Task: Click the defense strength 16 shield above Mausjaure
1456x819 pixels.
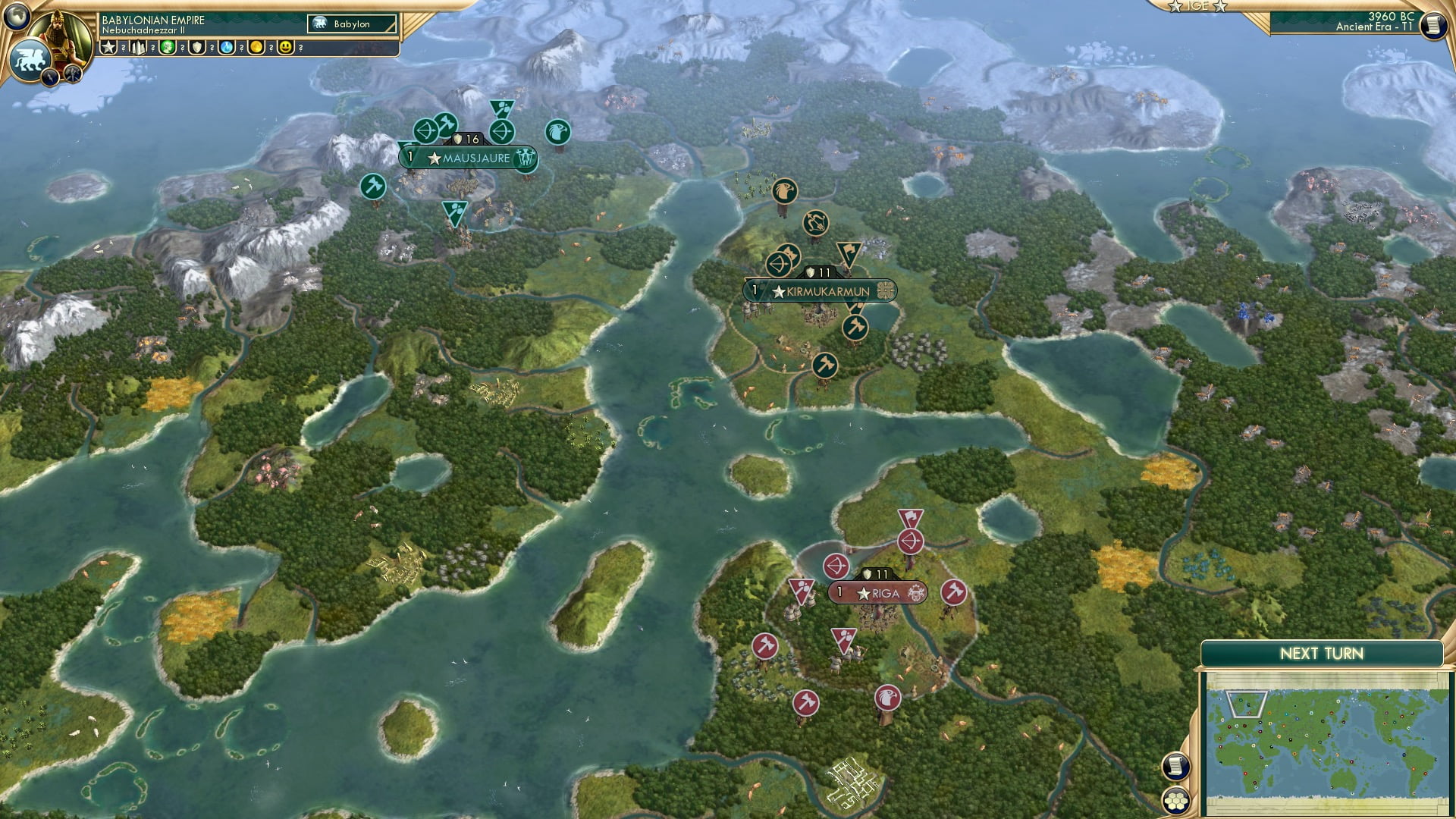Action: tap(468, 139)
